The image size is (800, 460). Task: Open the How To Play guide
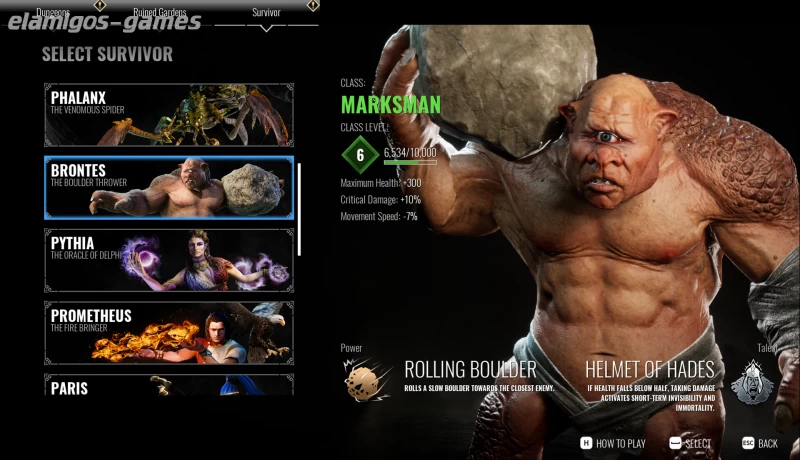(612, 443)
